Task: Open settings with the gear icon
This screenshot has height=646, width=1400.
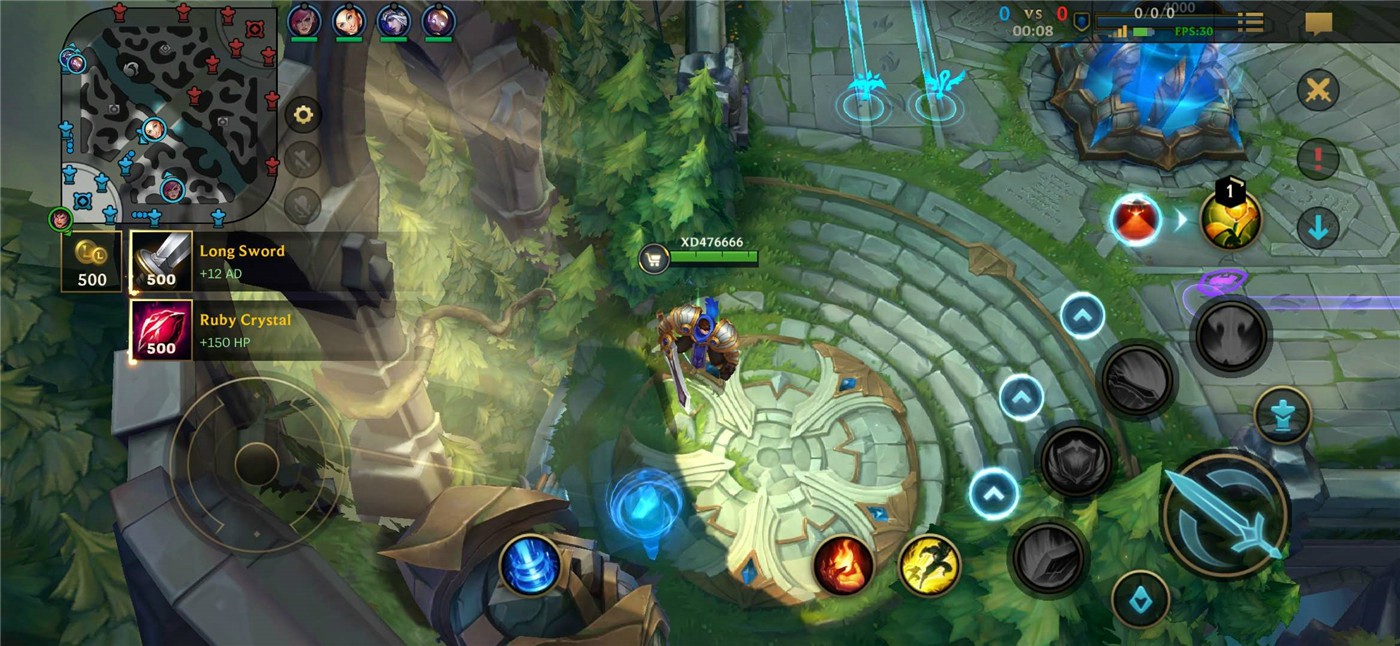Action: [x=303, y=115]
